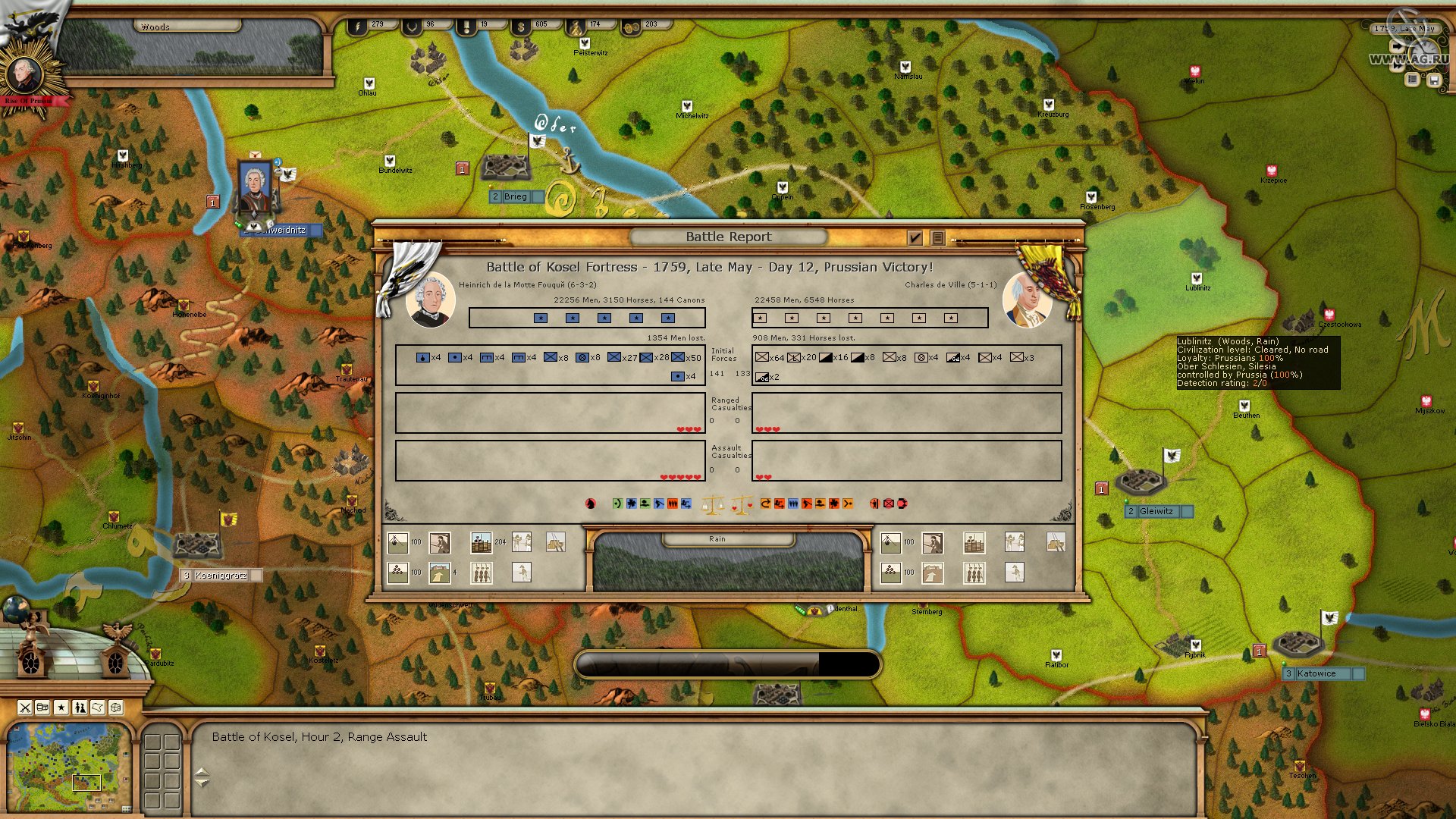
Task: Select the Brieg city label
Action: (516, 196)
